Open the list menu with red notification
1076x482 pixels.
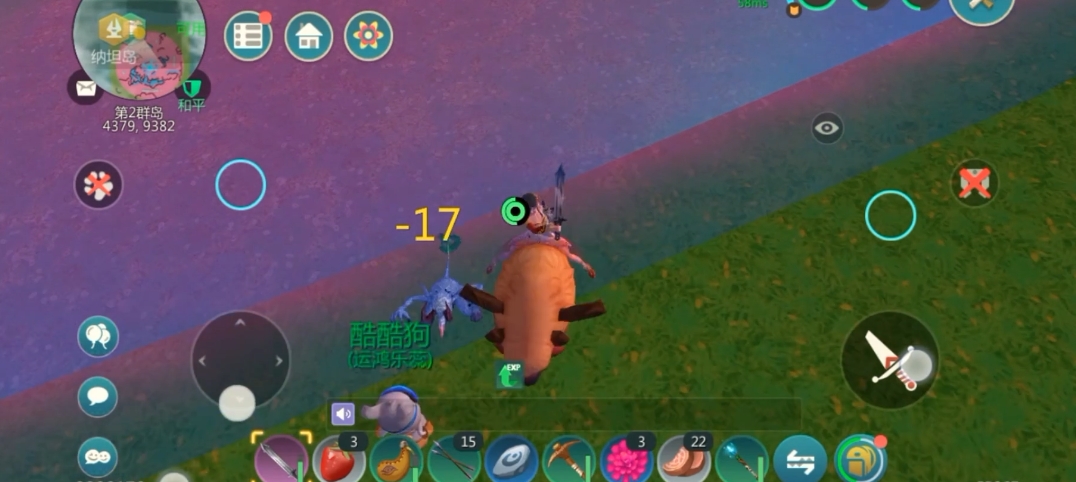(248, 37)
